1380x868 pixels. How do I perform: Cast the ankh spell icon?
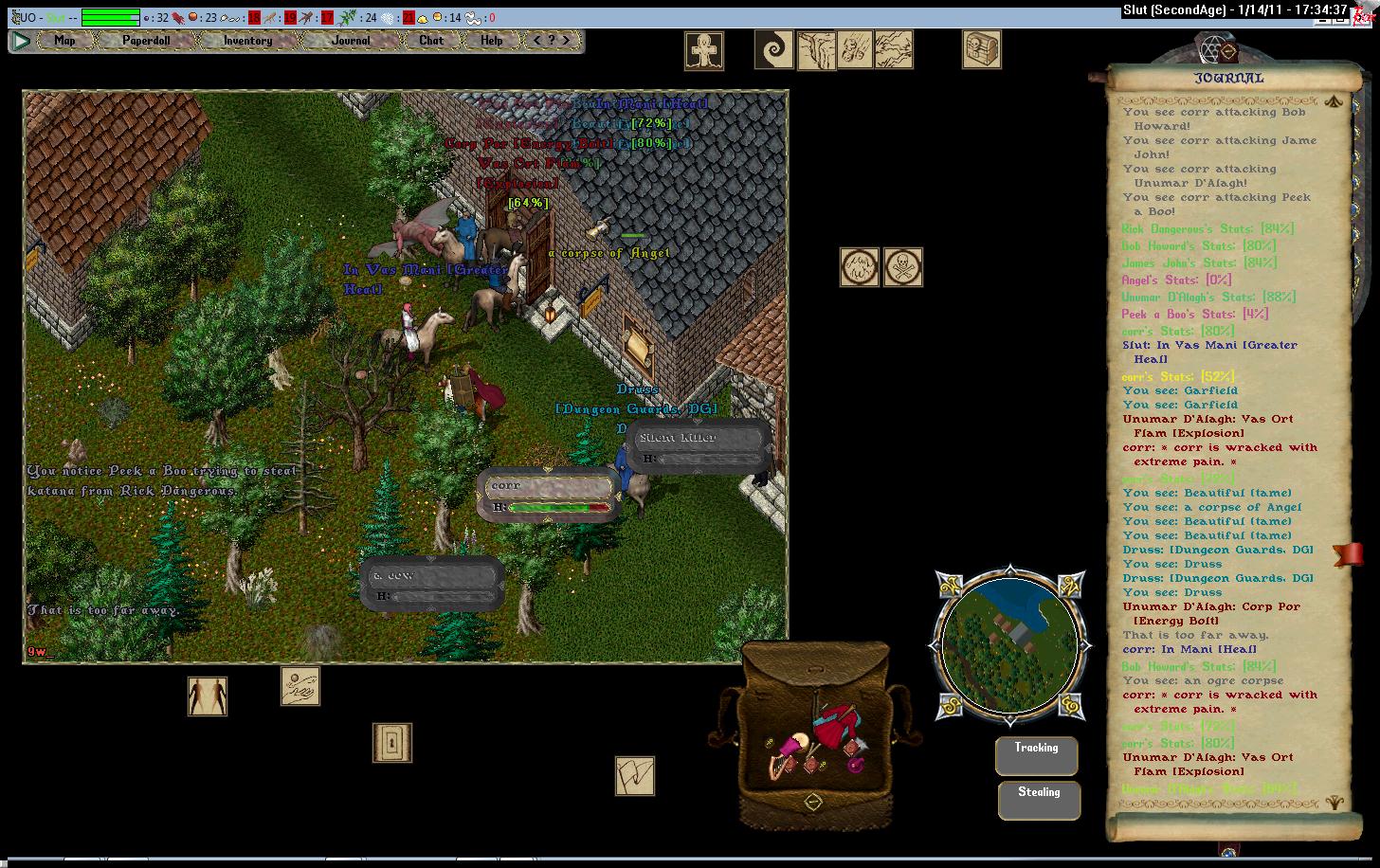[704, 50]
